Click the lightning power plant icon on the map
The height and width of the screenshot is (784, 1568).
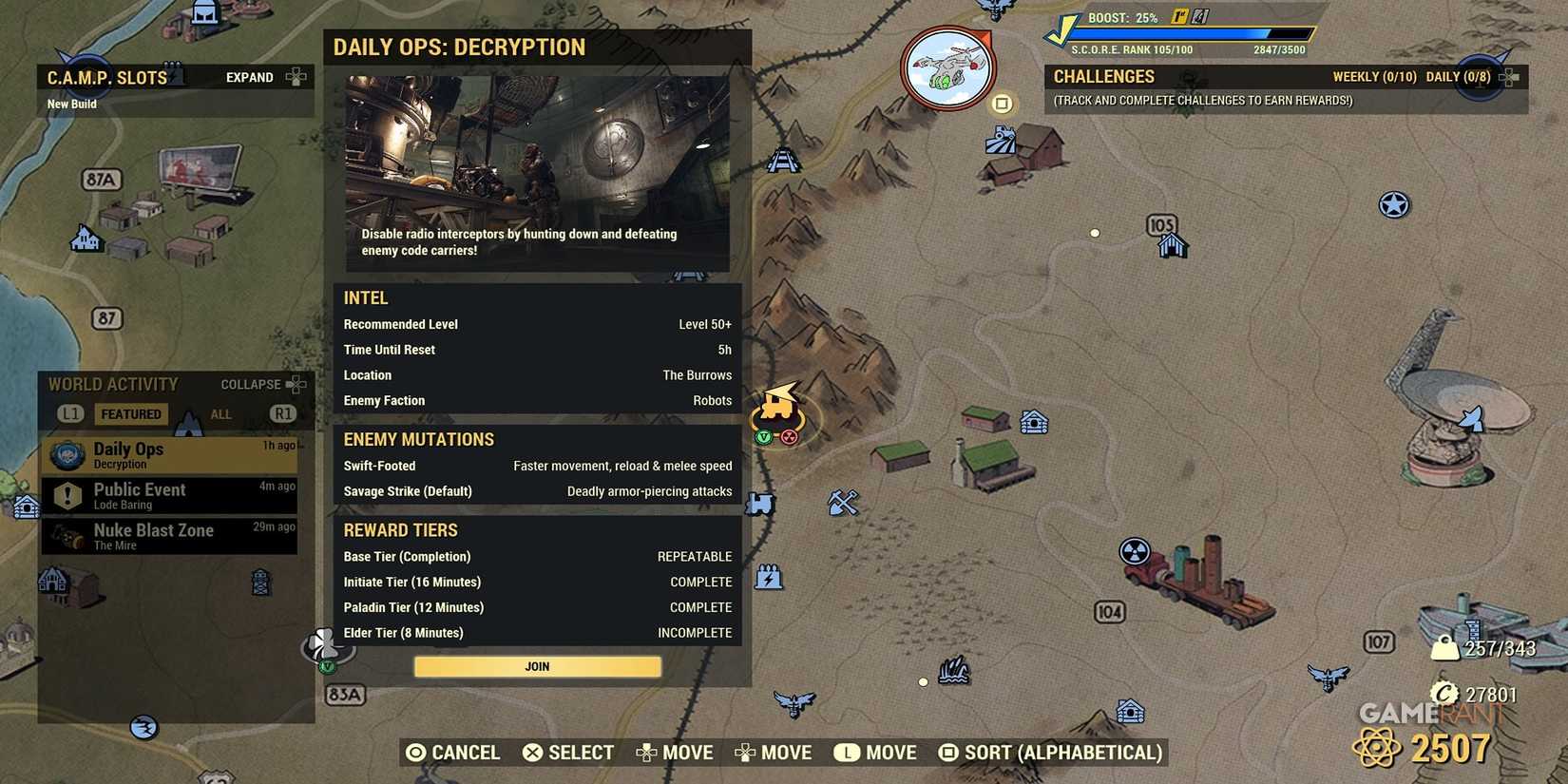point(768,577)
